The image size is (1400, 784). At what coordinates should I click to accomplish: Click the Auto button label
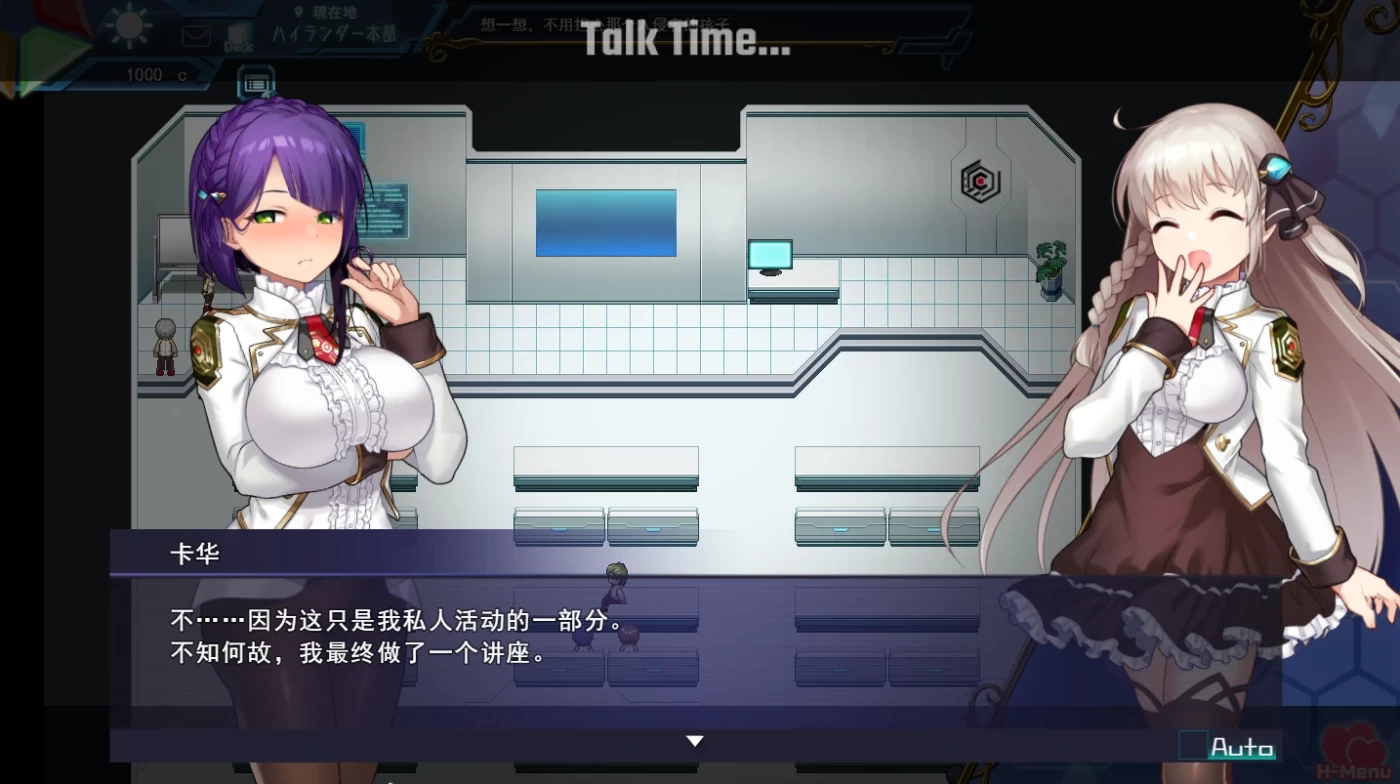tap(1243, 746)
